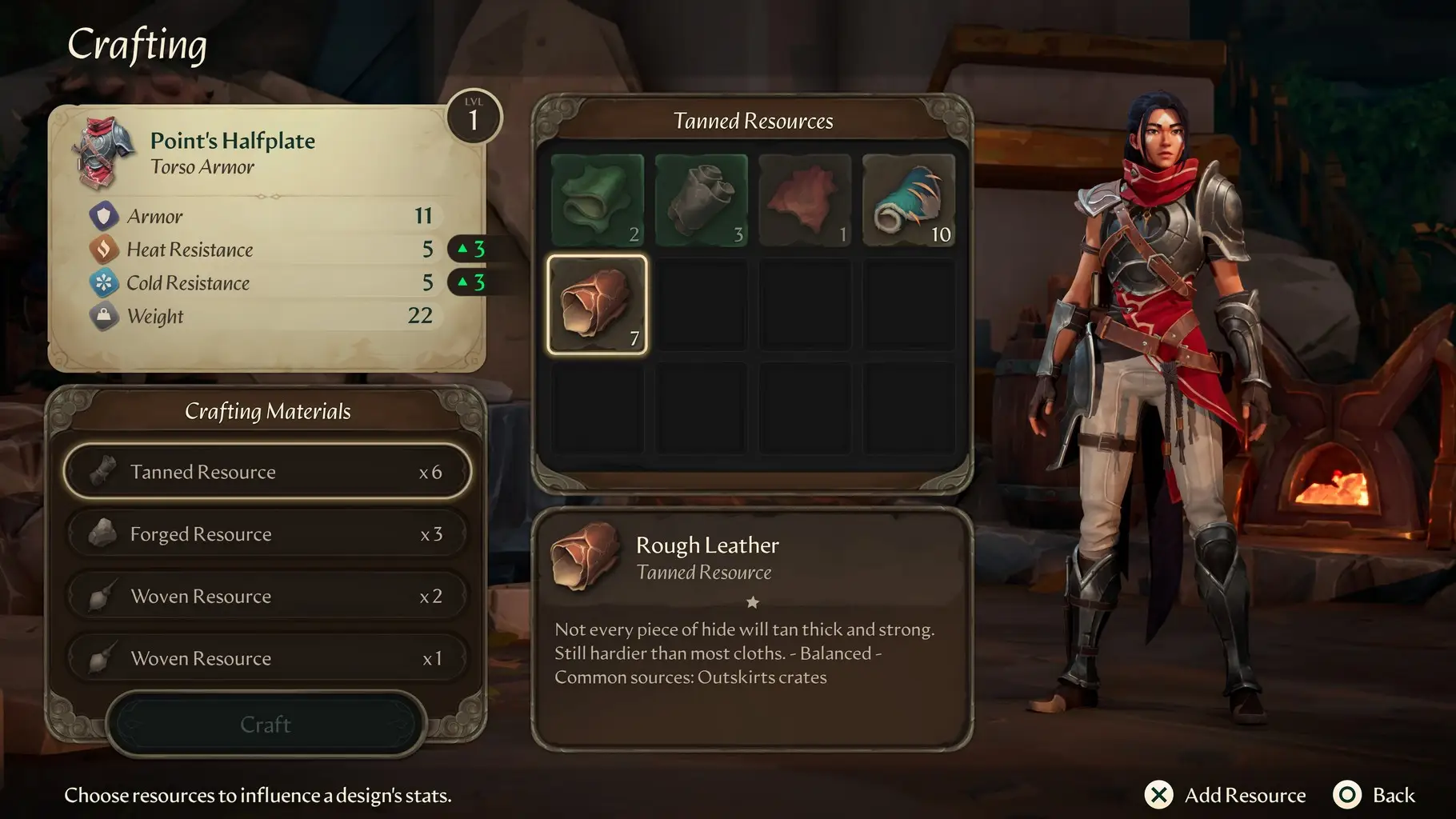This screenshot has height=819, width=1456.
Task: Select the Woven Resource x2 row
Action: (x=267, y=597)
